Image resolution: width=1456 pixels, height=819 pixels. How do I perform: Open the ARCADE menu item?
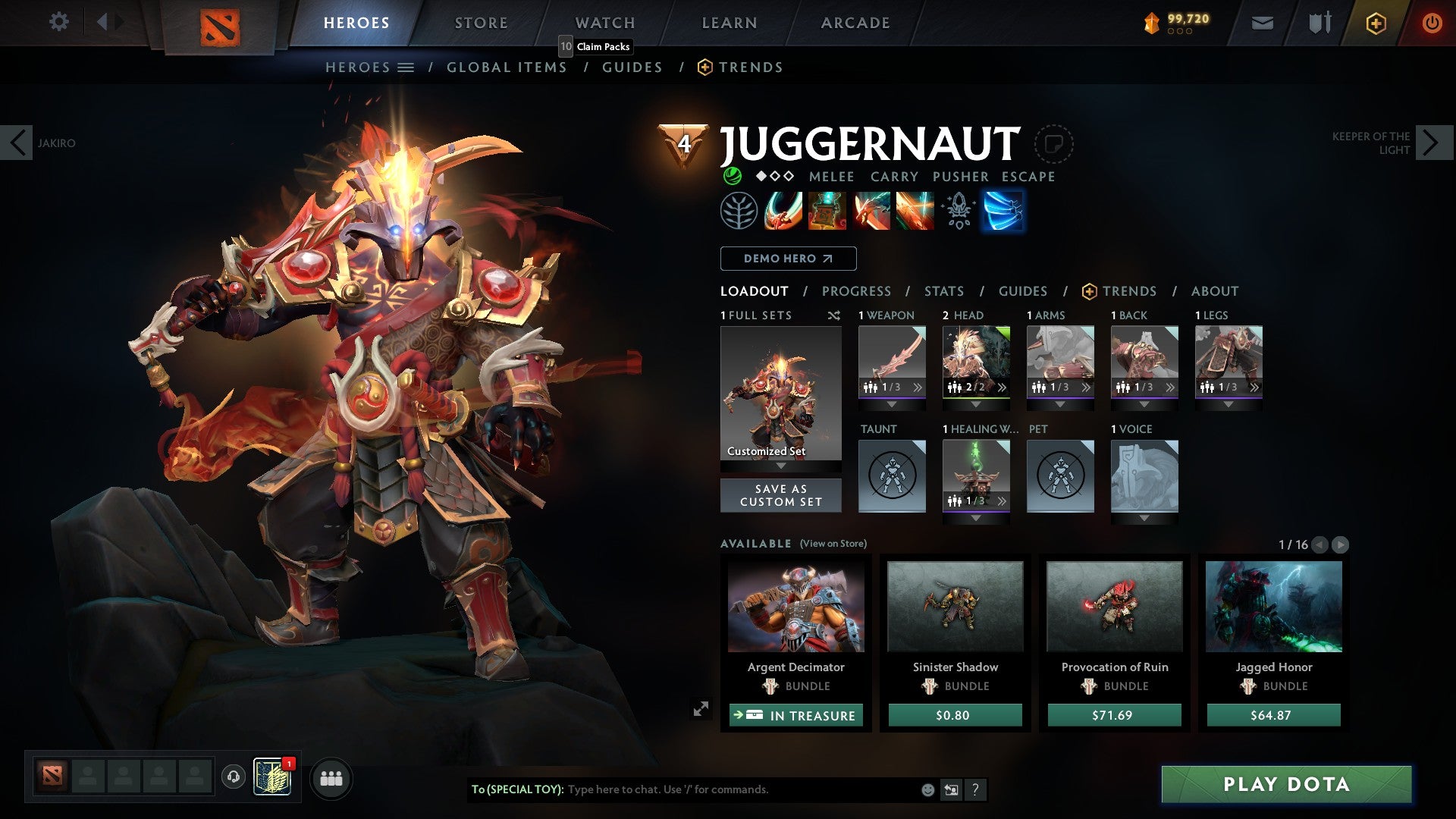[x=855, y=22]
